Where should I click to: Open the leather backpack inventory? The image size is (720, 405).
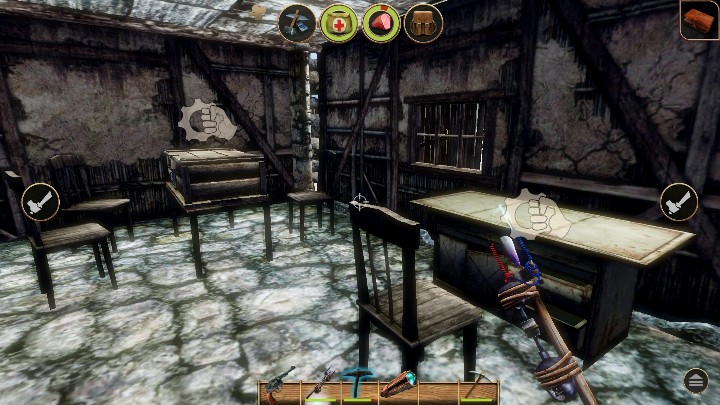[x=423, y=22]
